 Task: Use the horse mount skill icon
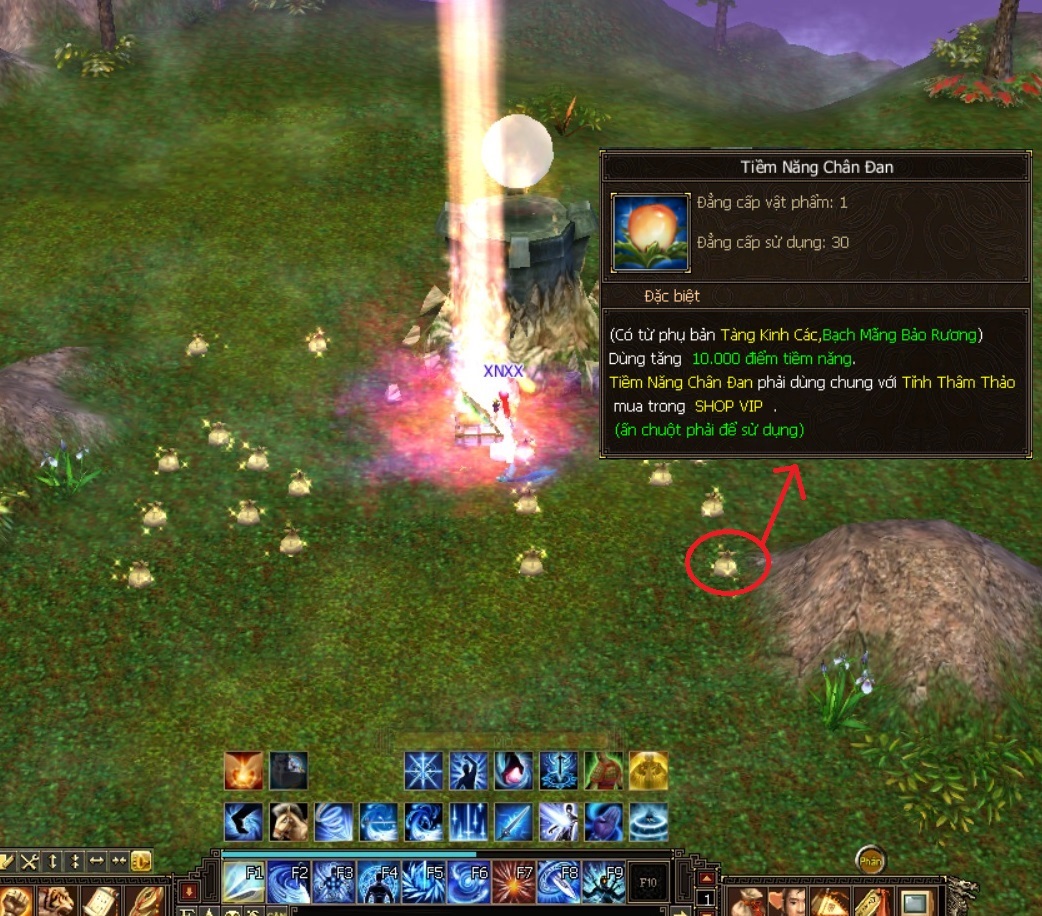click(288, 822)
